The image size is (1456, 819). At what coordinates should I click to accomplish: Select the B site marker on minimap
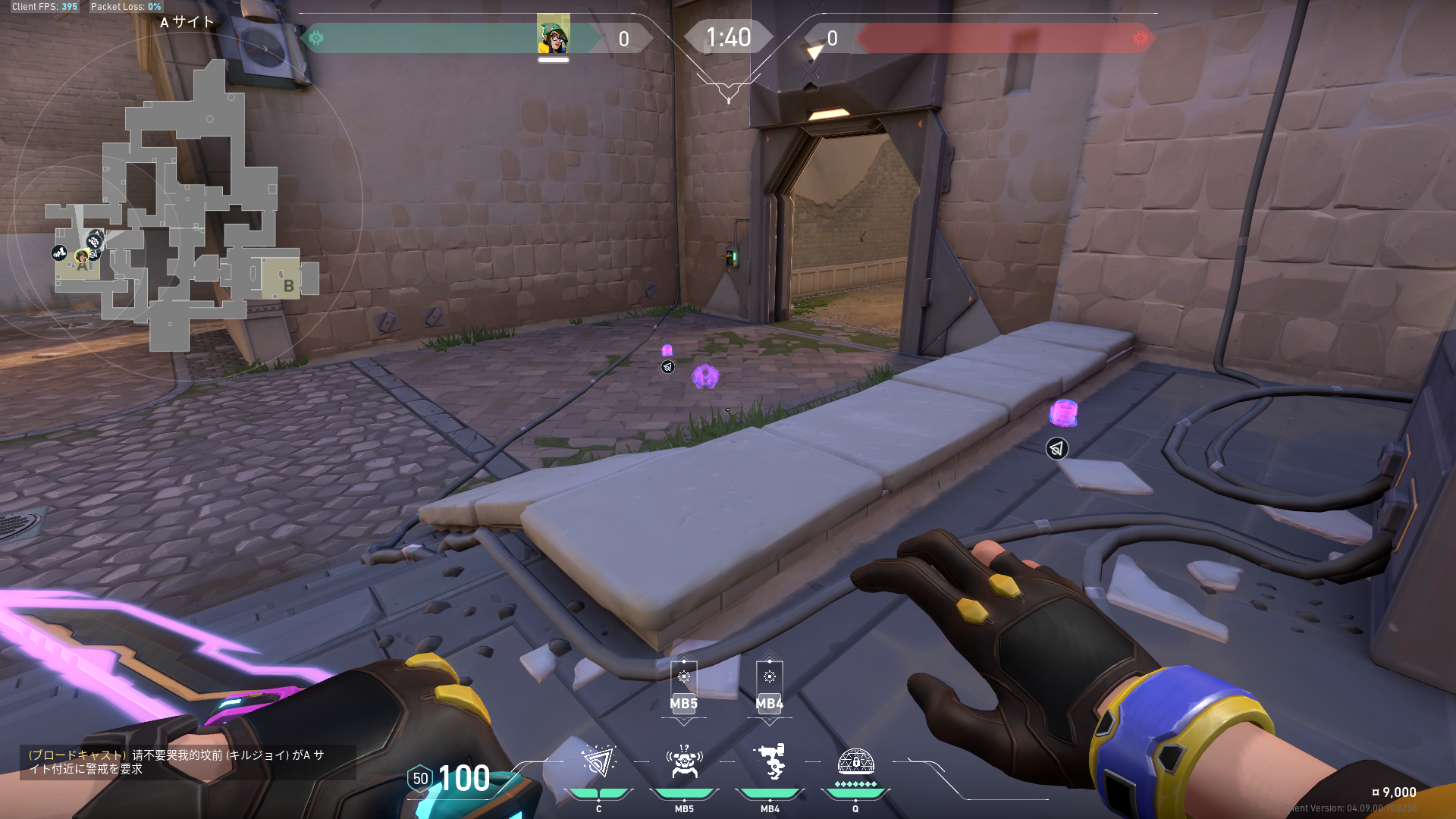click(x=287, y=285)
